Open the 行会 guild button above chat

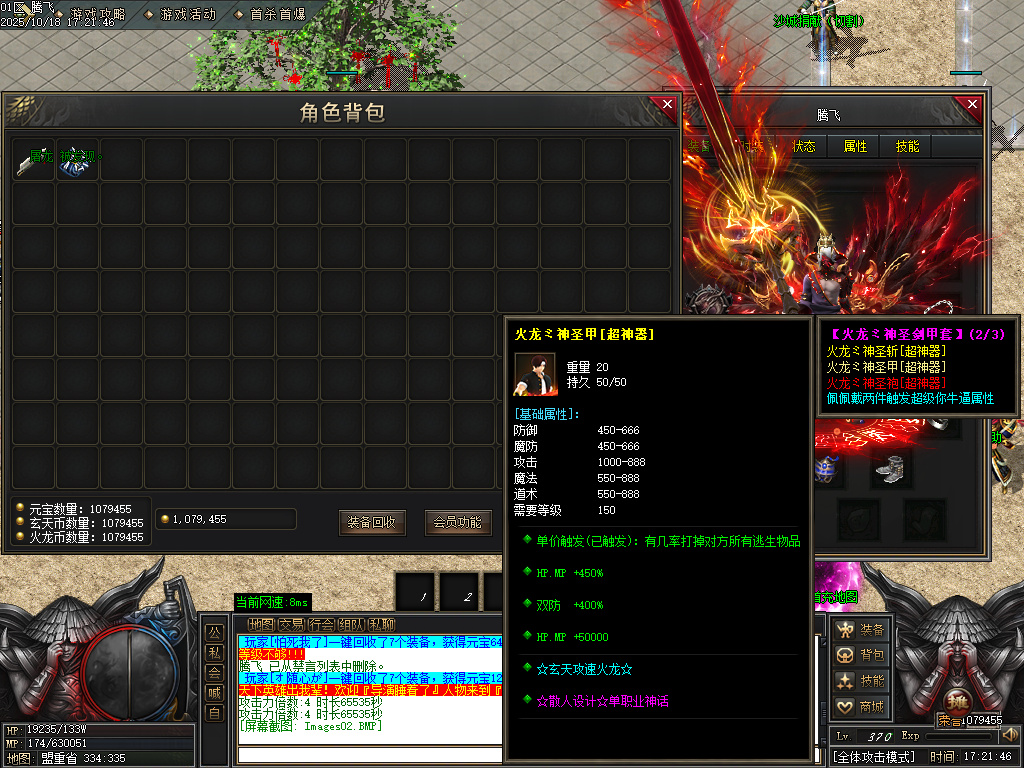(321, 624)
